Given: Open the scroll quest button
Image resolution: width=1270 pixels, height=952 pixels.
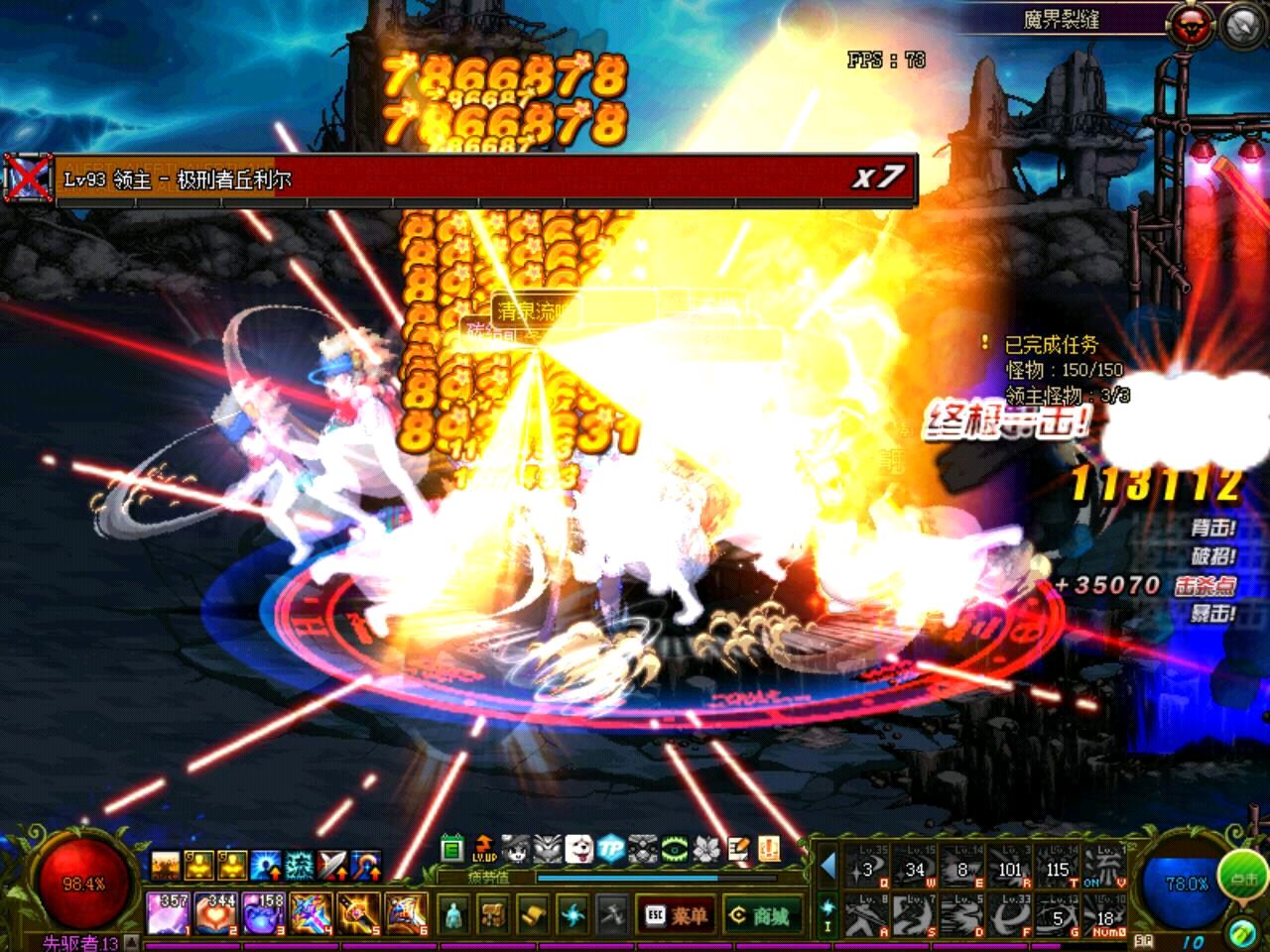Looking at the screenshot, I should click(x=533, y=914).
